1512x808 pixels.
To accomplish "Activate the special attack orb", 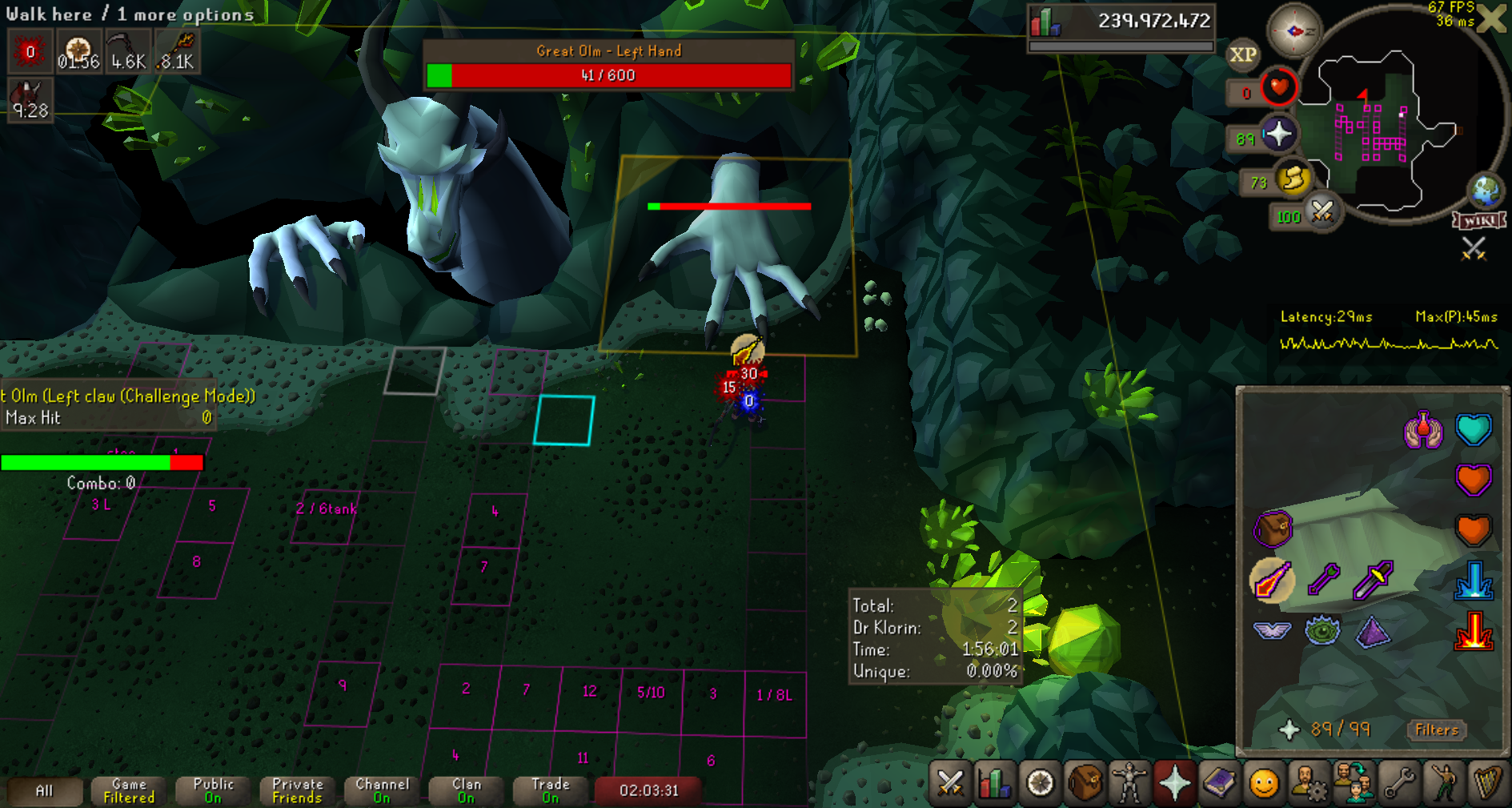I will click(x=1321, y=212).
